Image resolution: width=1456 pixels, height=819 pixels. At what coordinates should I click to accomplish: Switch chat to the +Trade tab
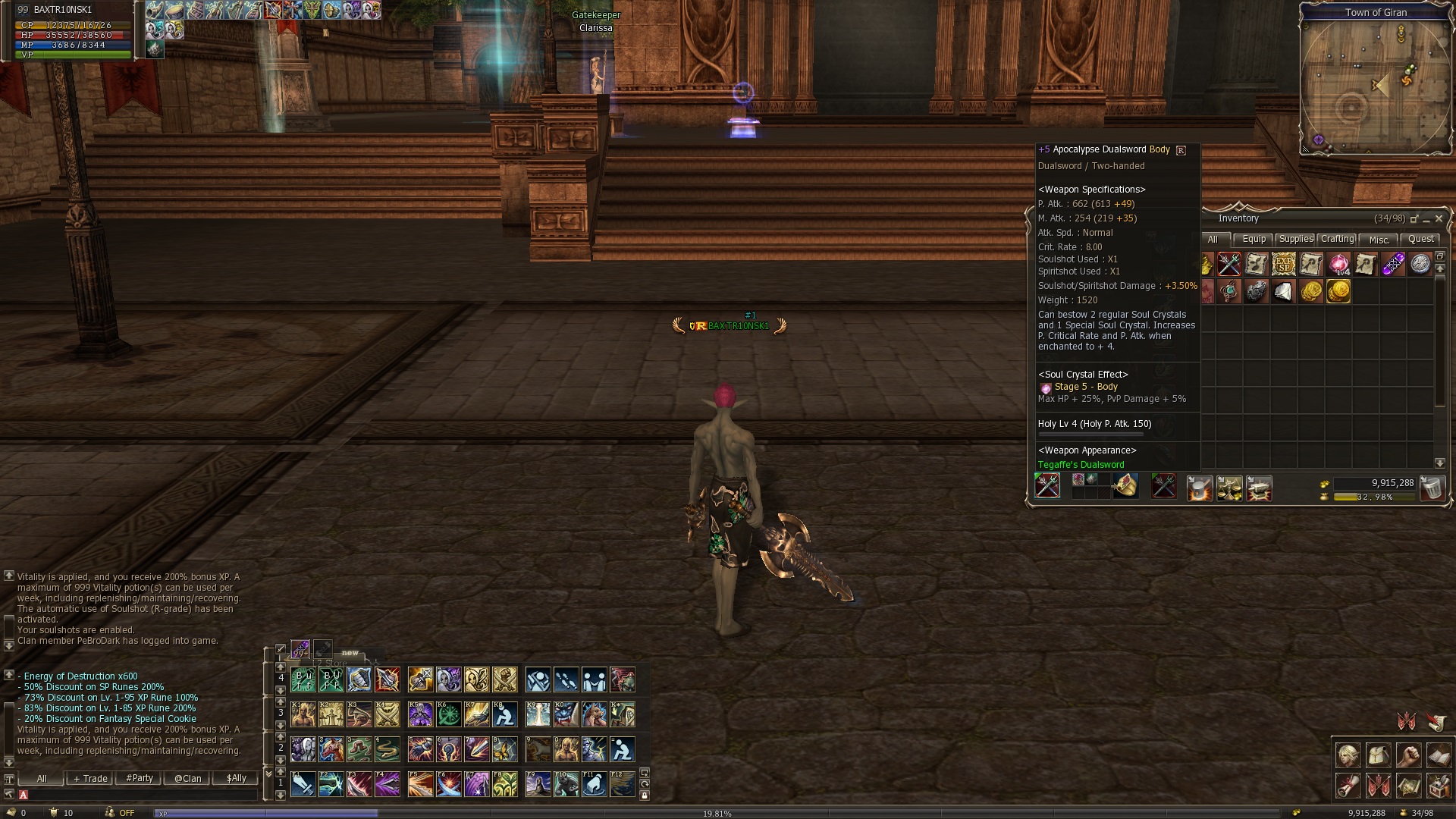[x=90, y=778]
